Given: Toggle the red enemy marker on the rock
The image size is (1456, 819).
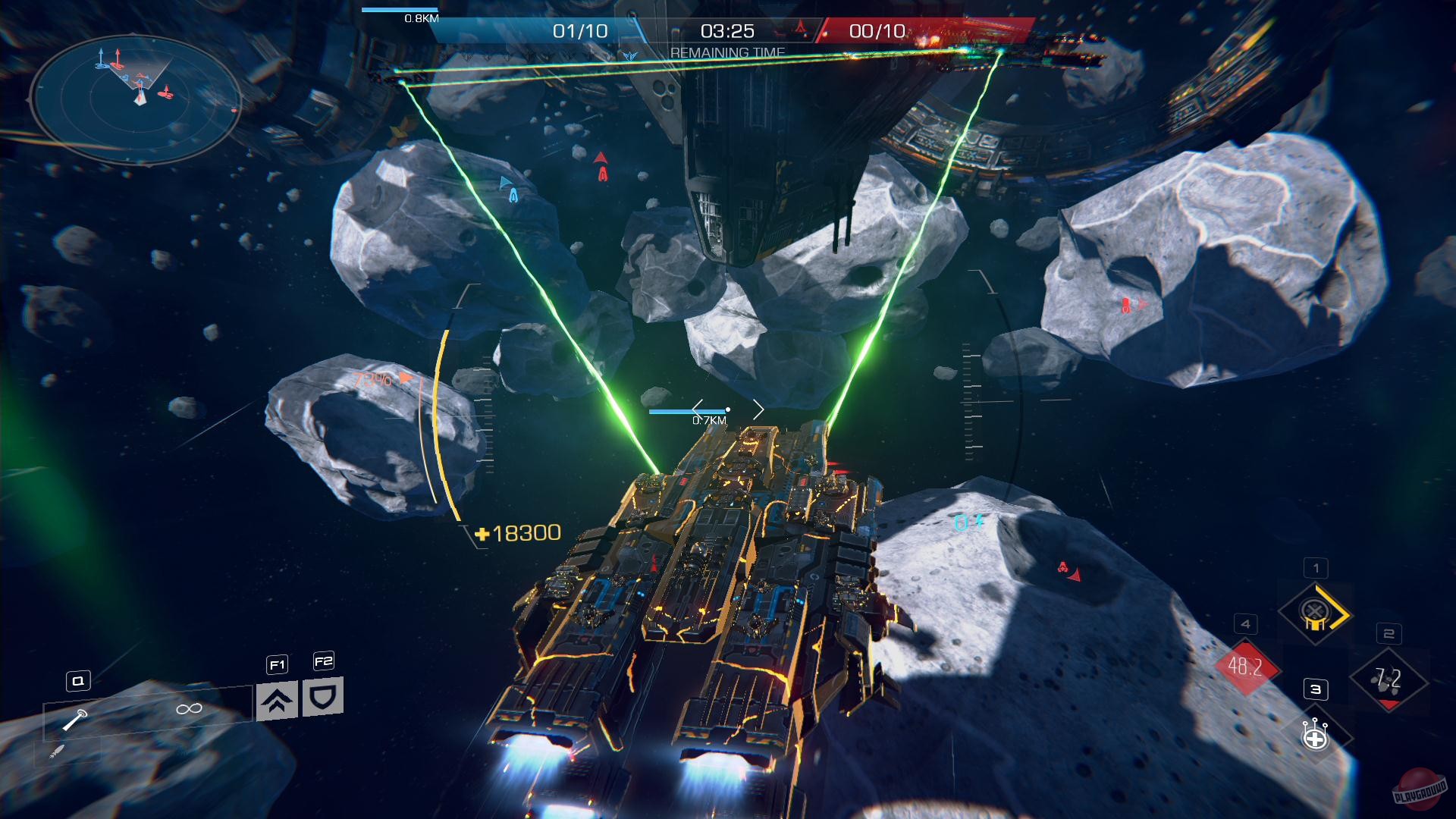Looking at the screenshot, I should tap(1125, 303).
